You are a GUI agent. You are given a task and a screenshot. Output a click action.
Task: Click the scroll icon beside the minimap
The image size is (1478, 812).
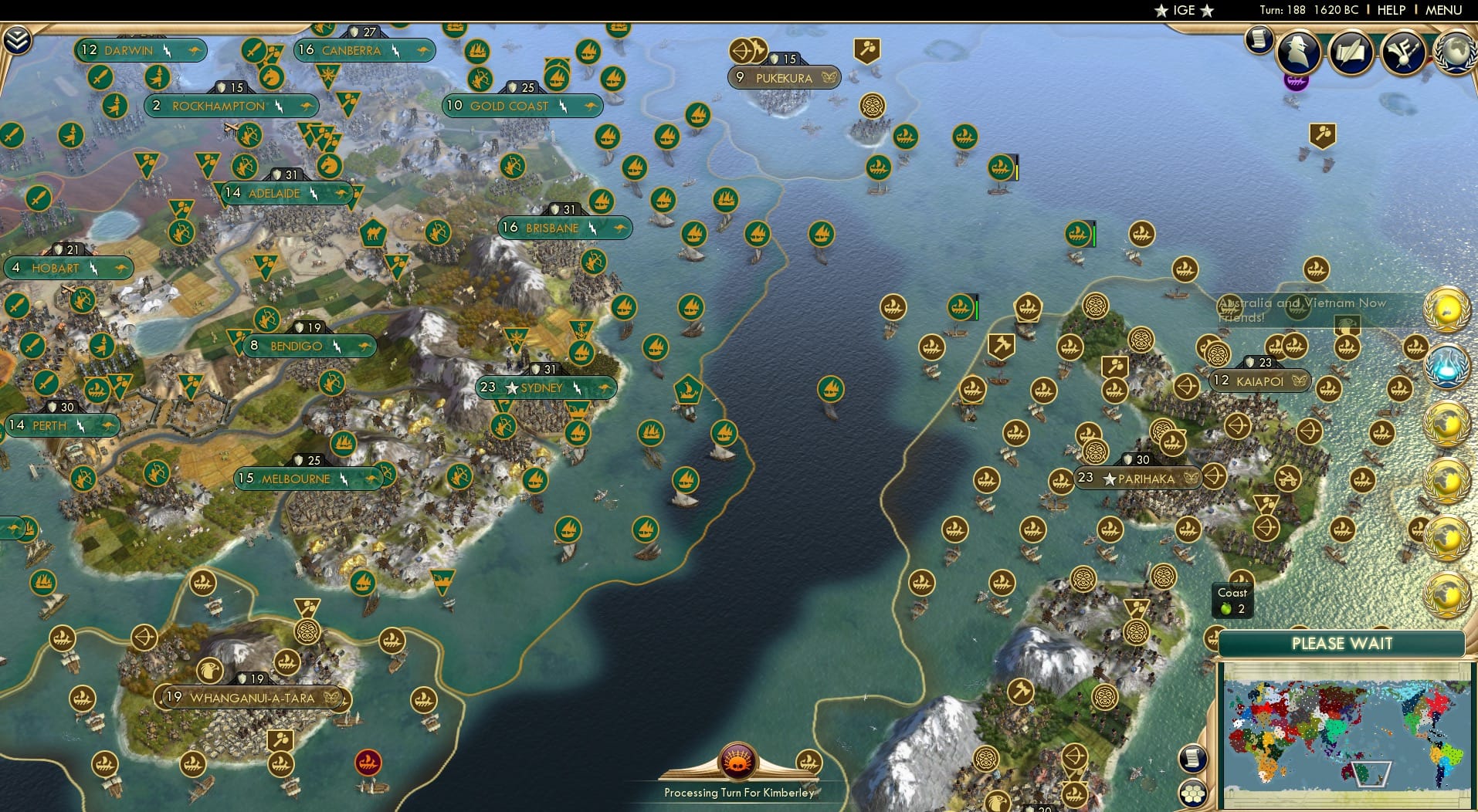click(1192, 756)
